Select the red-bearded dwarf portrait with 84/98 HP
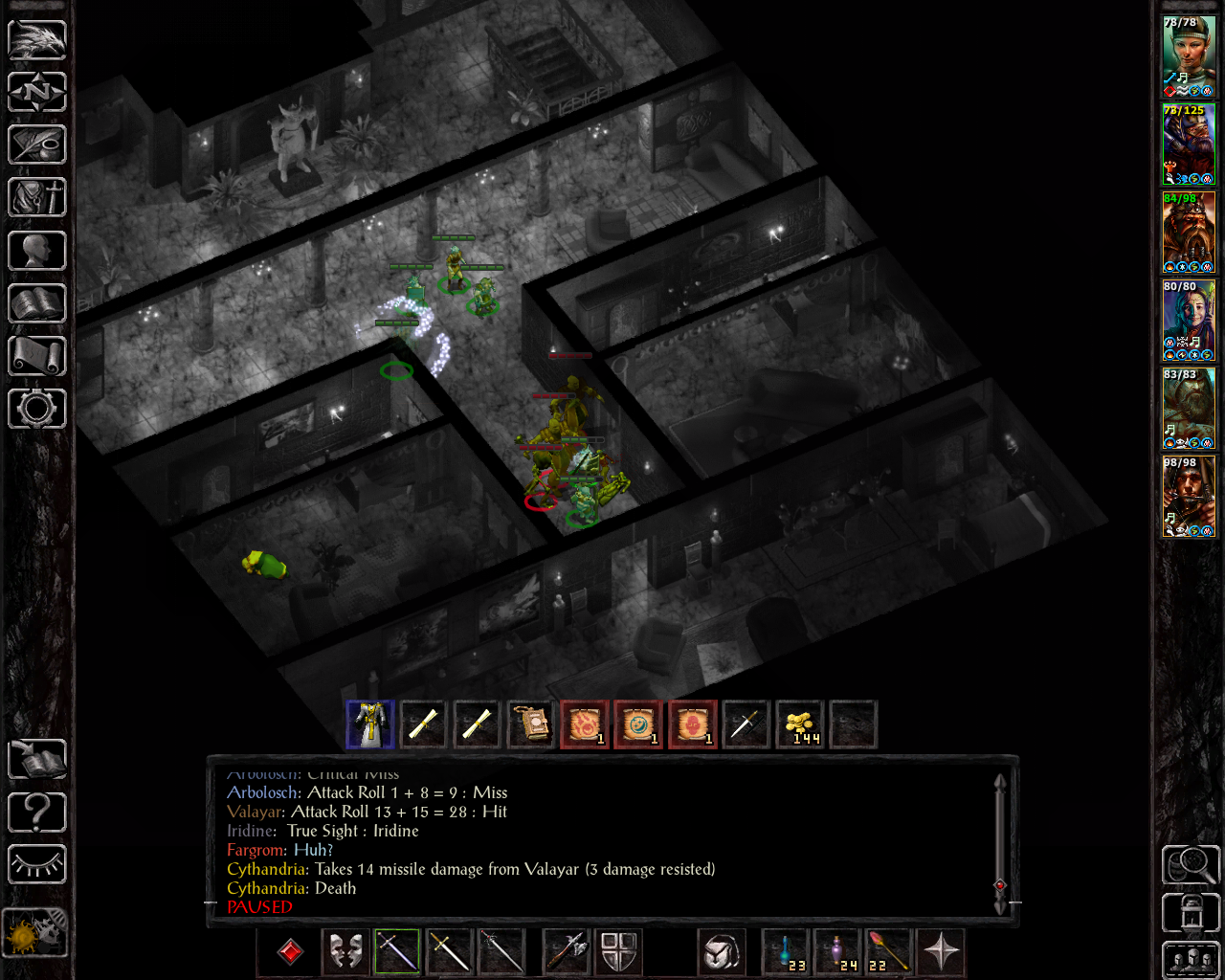 [1189, 232]
